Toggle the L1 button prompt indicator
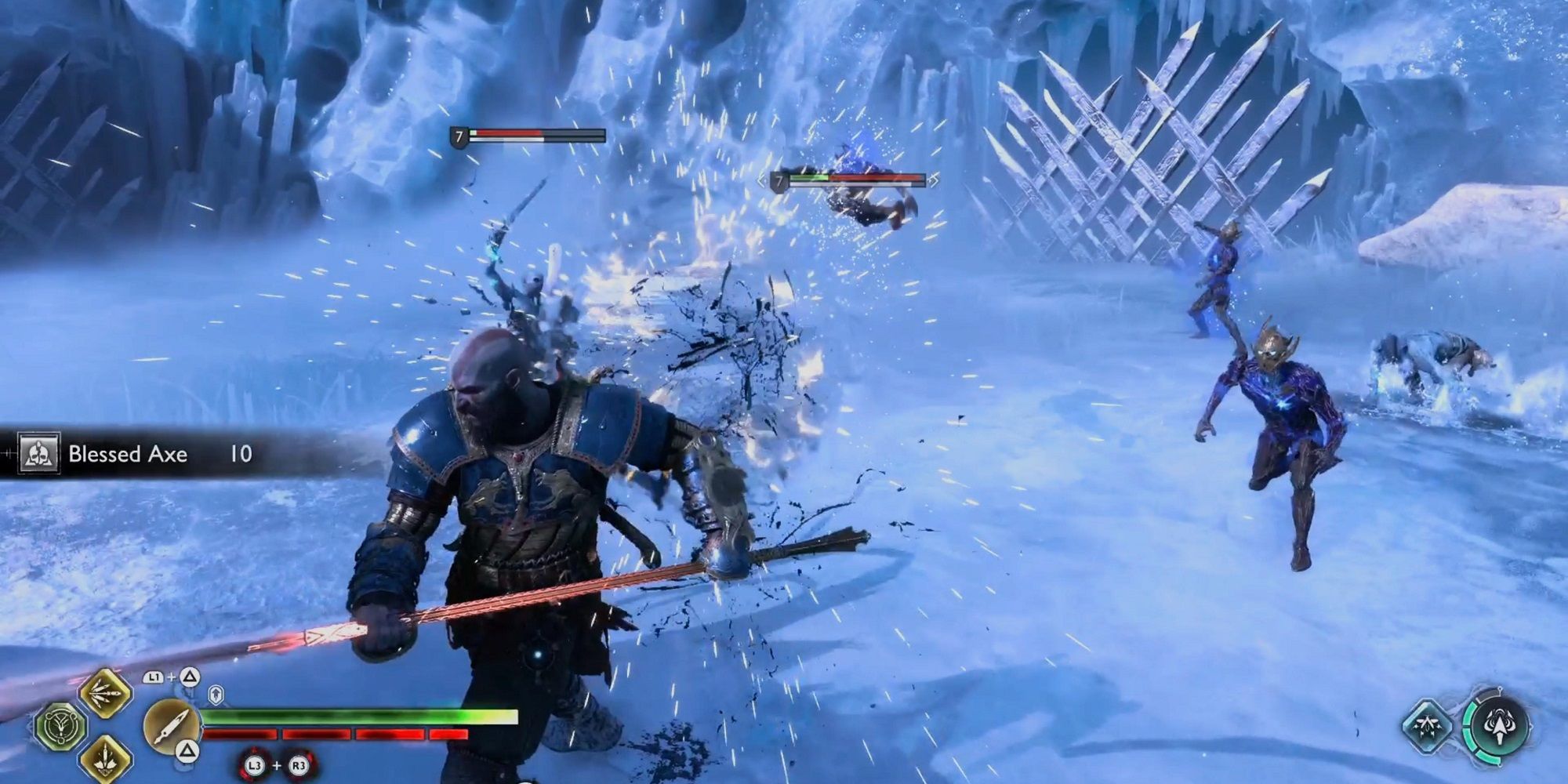 point(154,677)
